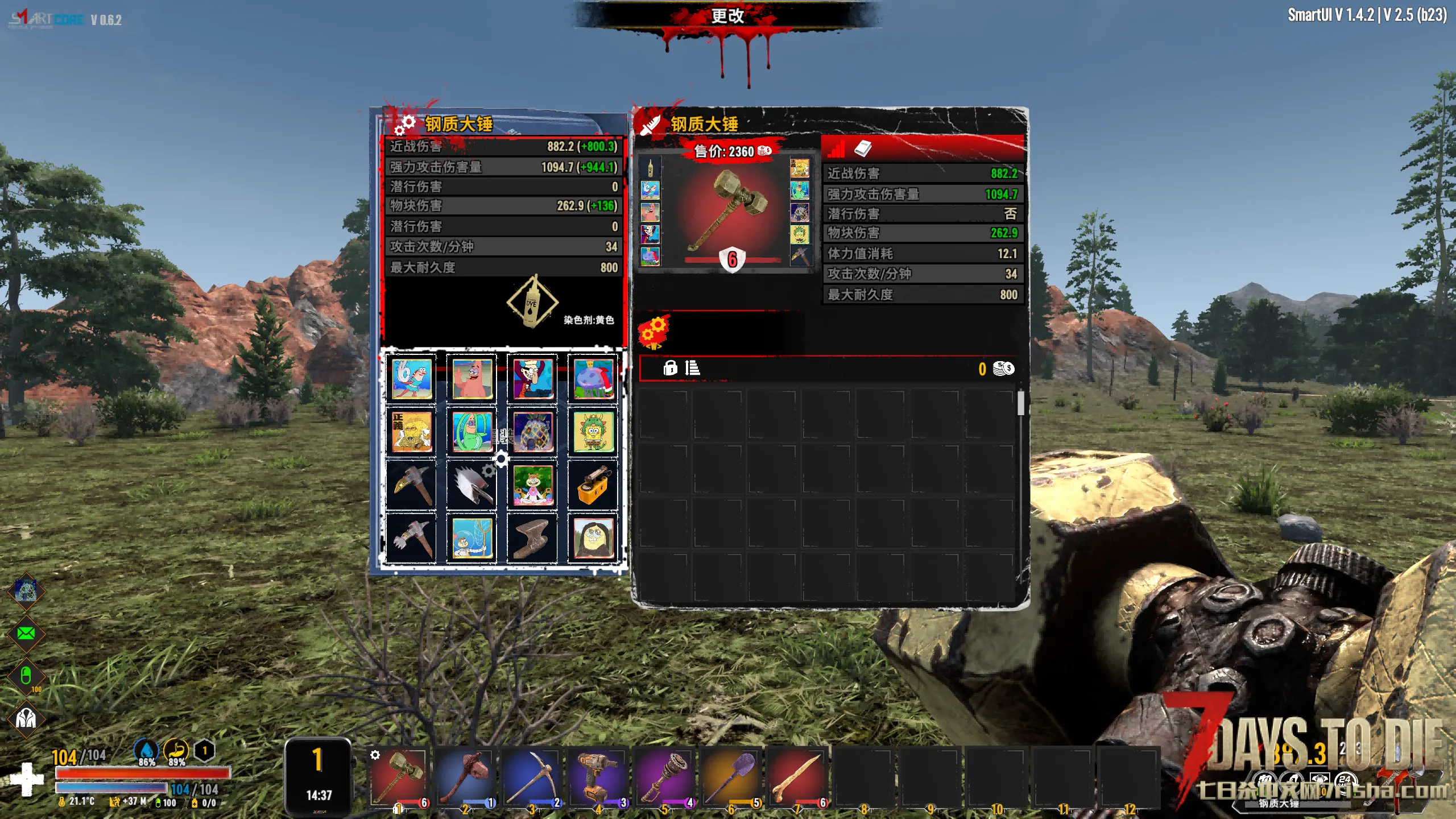Select the iron pickaxe in the hotbar

(x=532, y=776)
